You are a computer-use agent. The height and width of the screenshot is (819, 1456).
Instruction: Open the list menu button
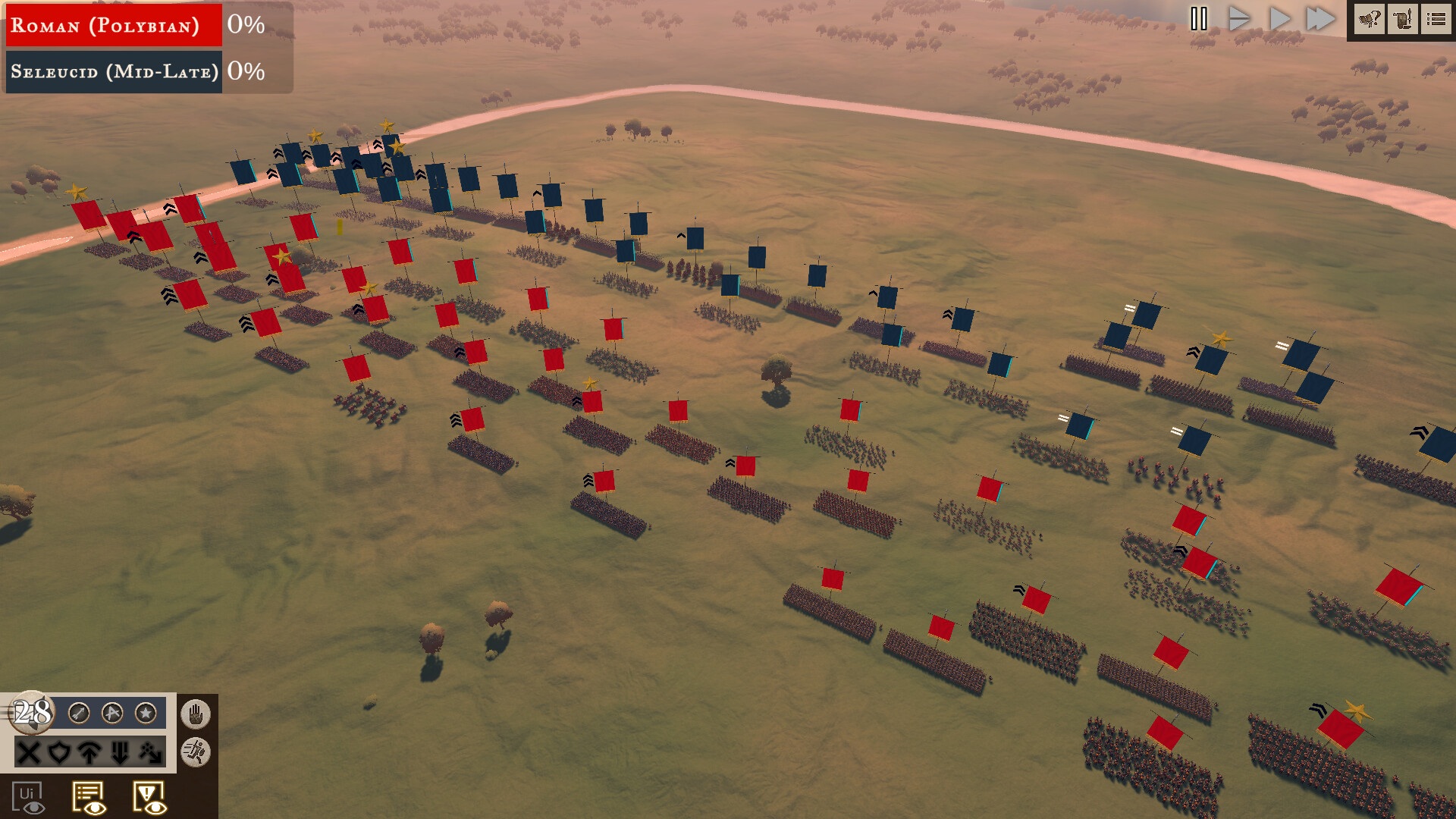(x=1436, y=19)
